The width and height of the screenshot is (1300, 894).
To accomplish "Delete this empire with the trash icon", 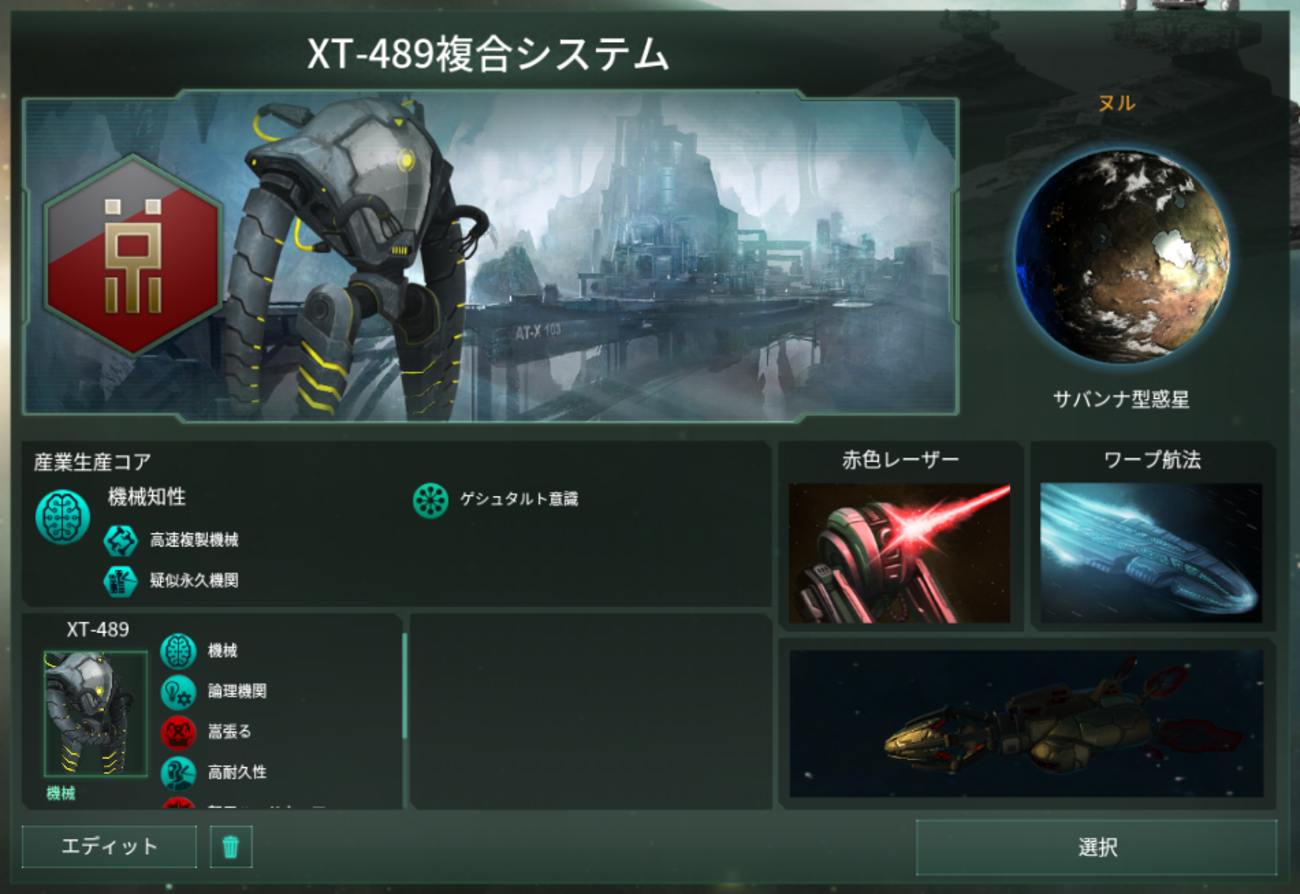I will pyautogui.click(x=231, y=847).
